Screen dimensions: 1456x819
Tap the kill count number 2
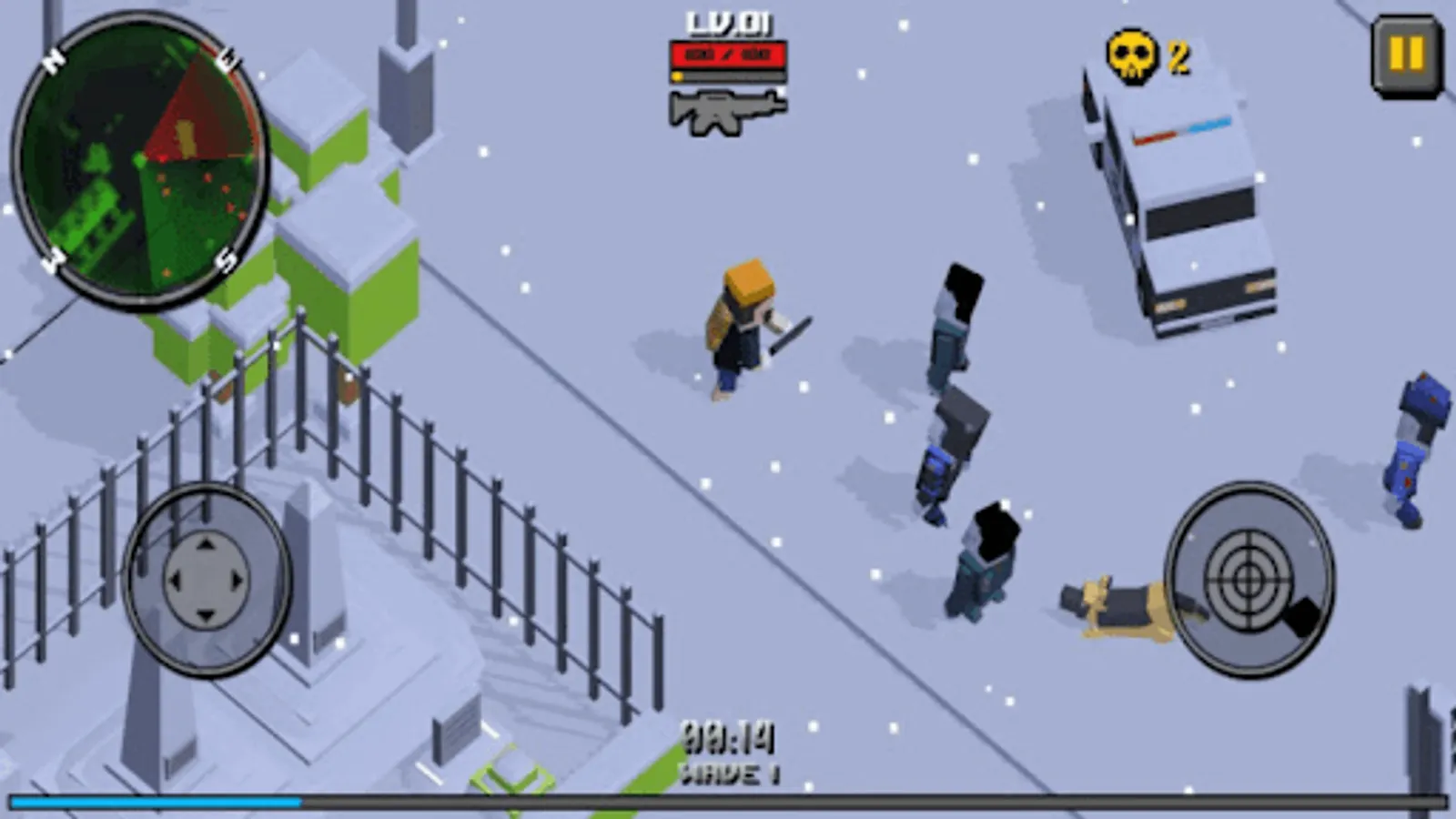click(1177, 56)
